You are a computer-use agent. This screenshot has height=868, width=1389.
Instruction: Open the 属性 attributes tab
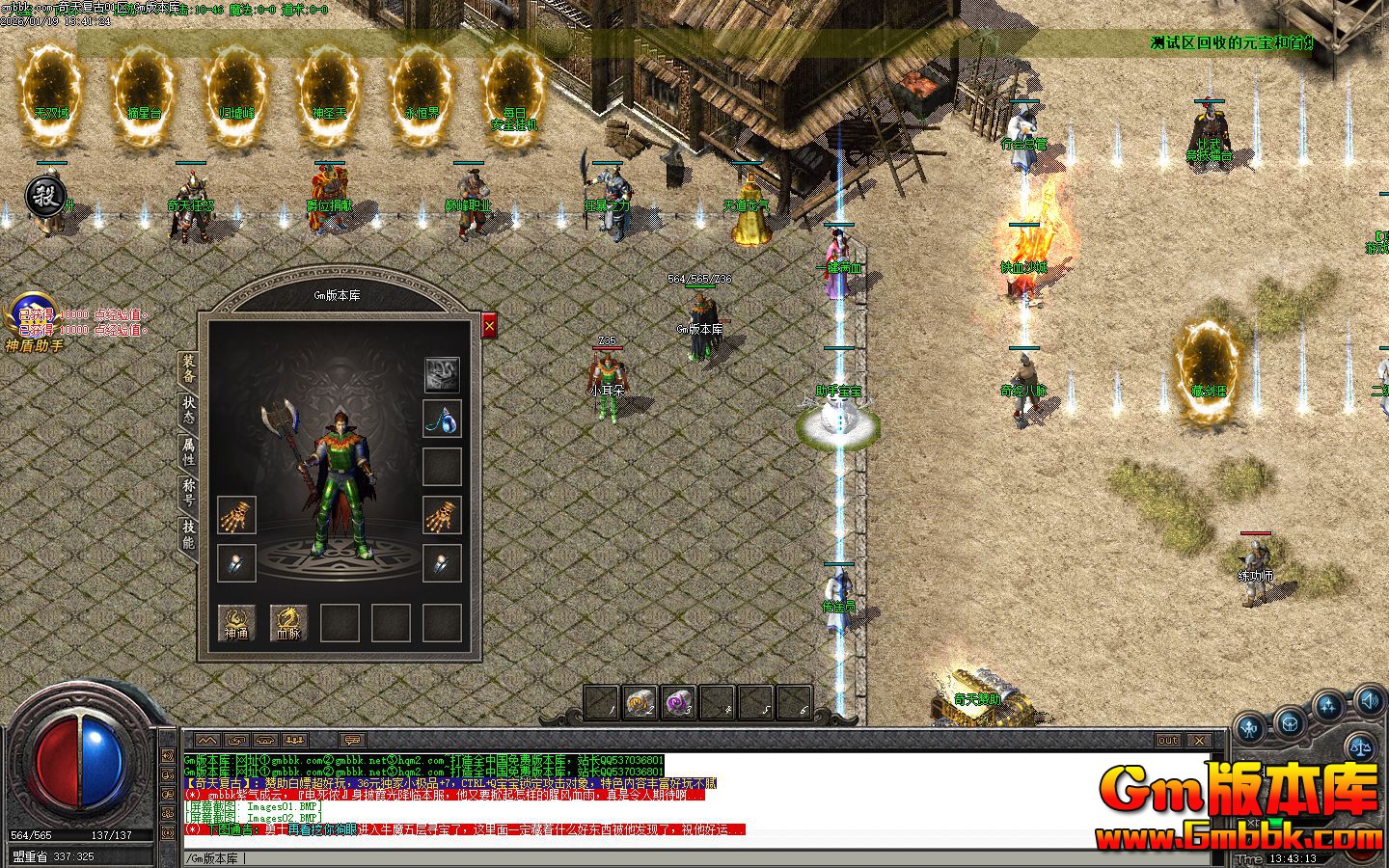(188, 450)
